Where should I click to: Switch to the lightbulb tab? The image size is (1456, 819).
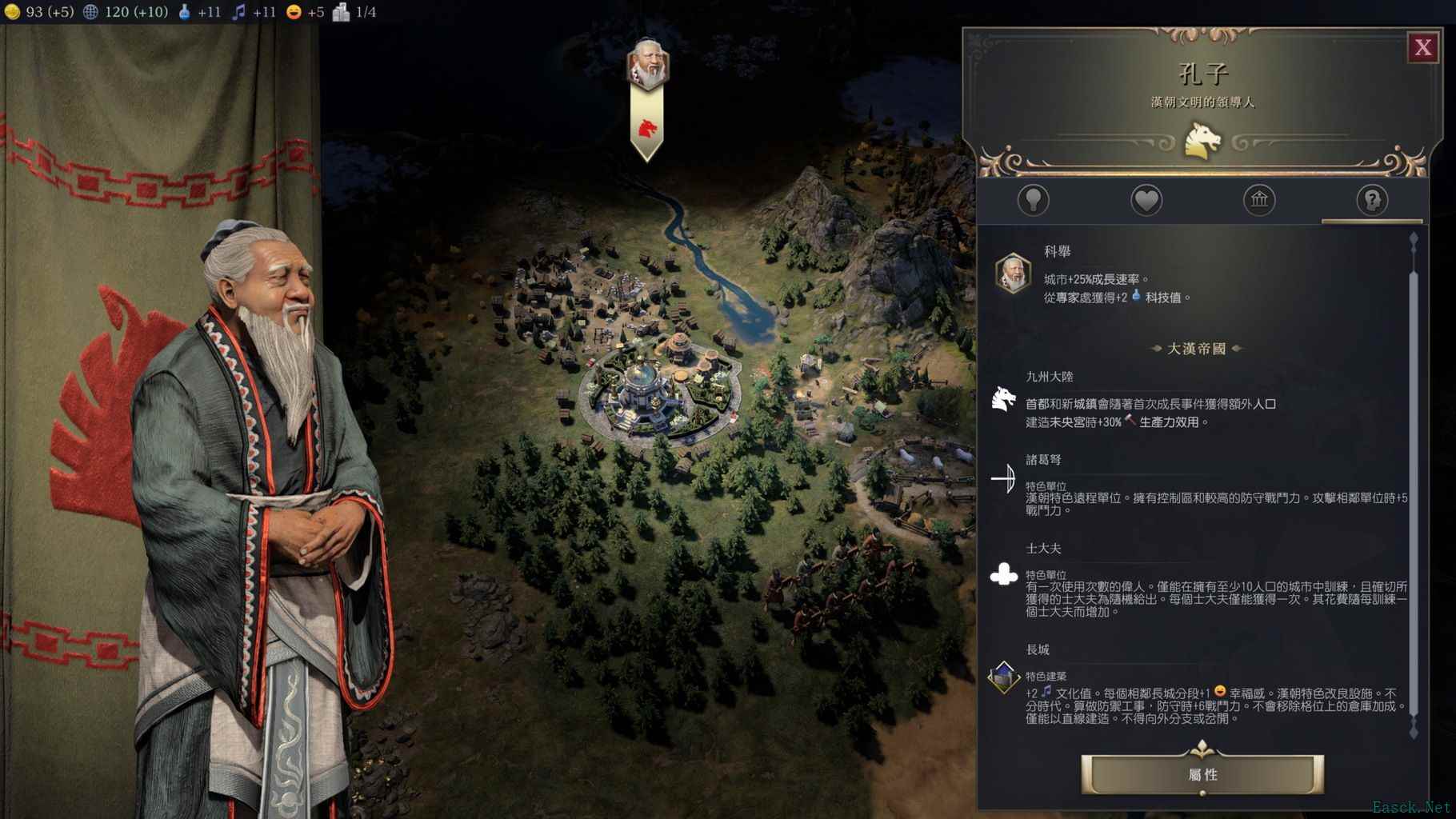click(x=1035, y=202)
